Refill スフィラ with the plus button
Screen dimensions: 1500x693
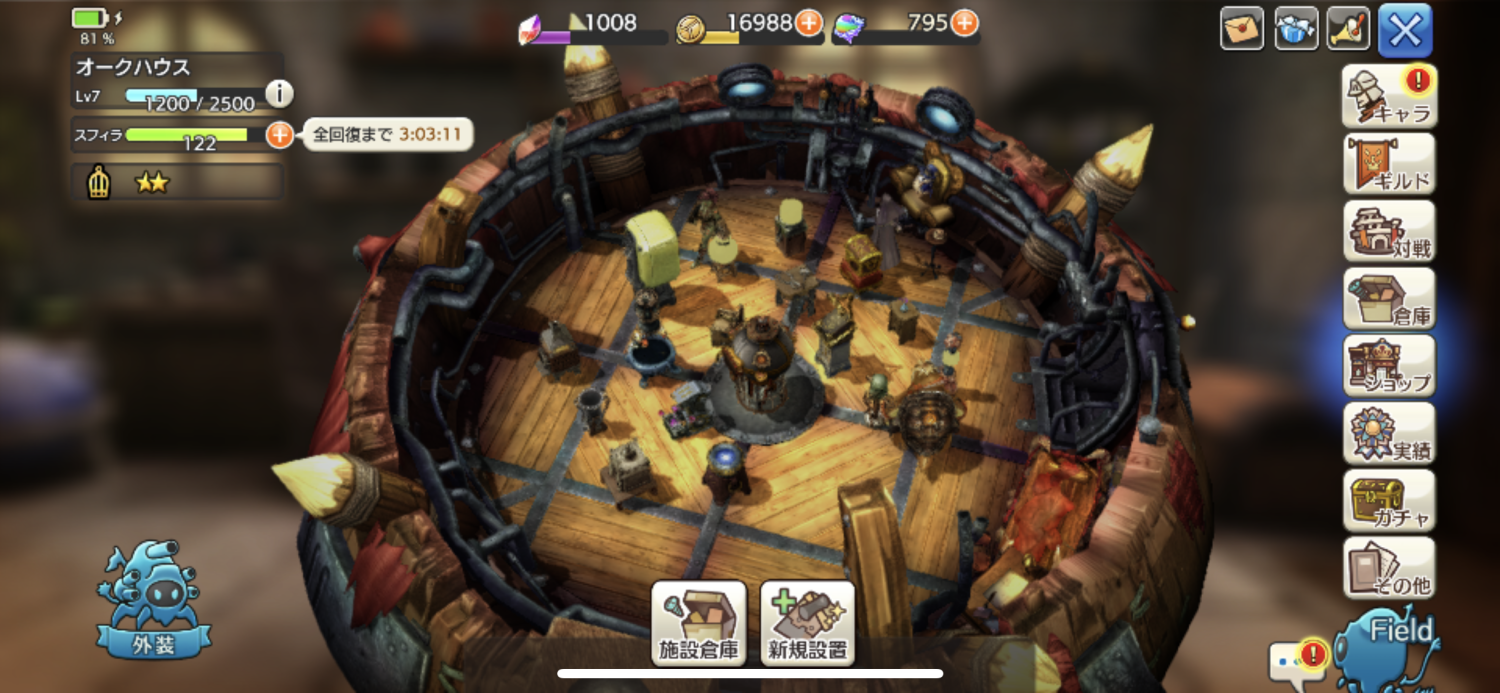[x=280, y=134]
